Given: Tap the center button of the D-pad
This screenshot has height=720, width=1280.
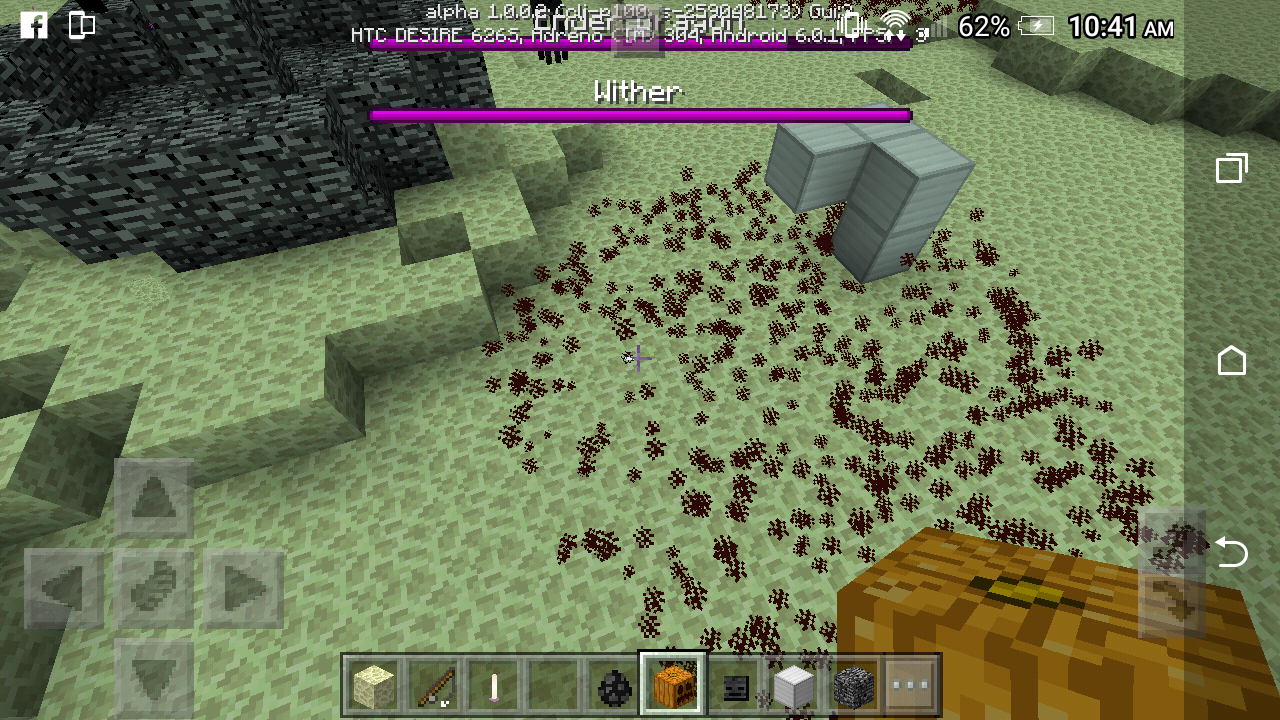Looking at the screenshot, I should pyautogui.click(x=153, y=589).
